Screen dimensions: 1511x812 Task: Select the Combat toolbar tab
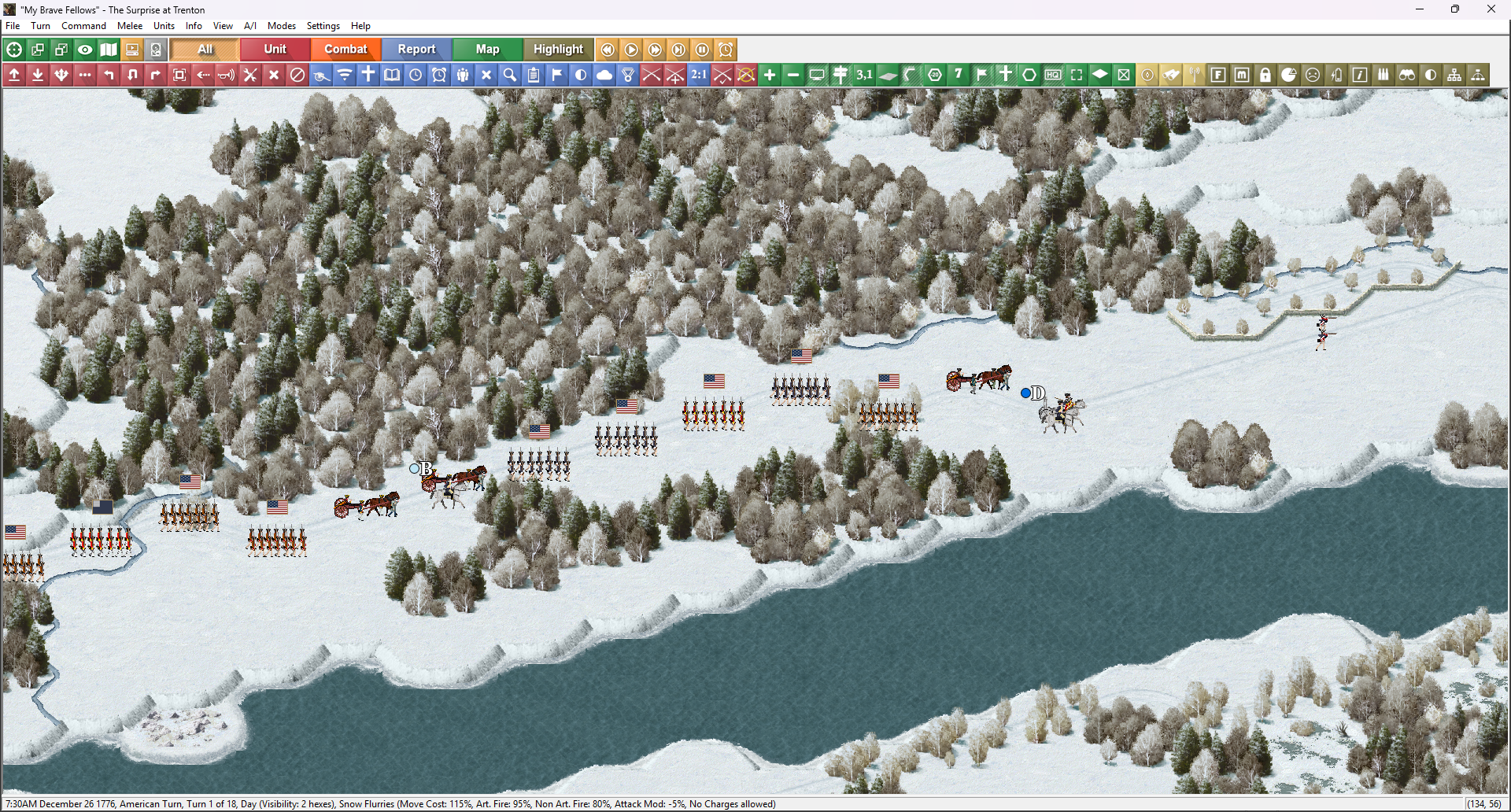coord(345,49)
